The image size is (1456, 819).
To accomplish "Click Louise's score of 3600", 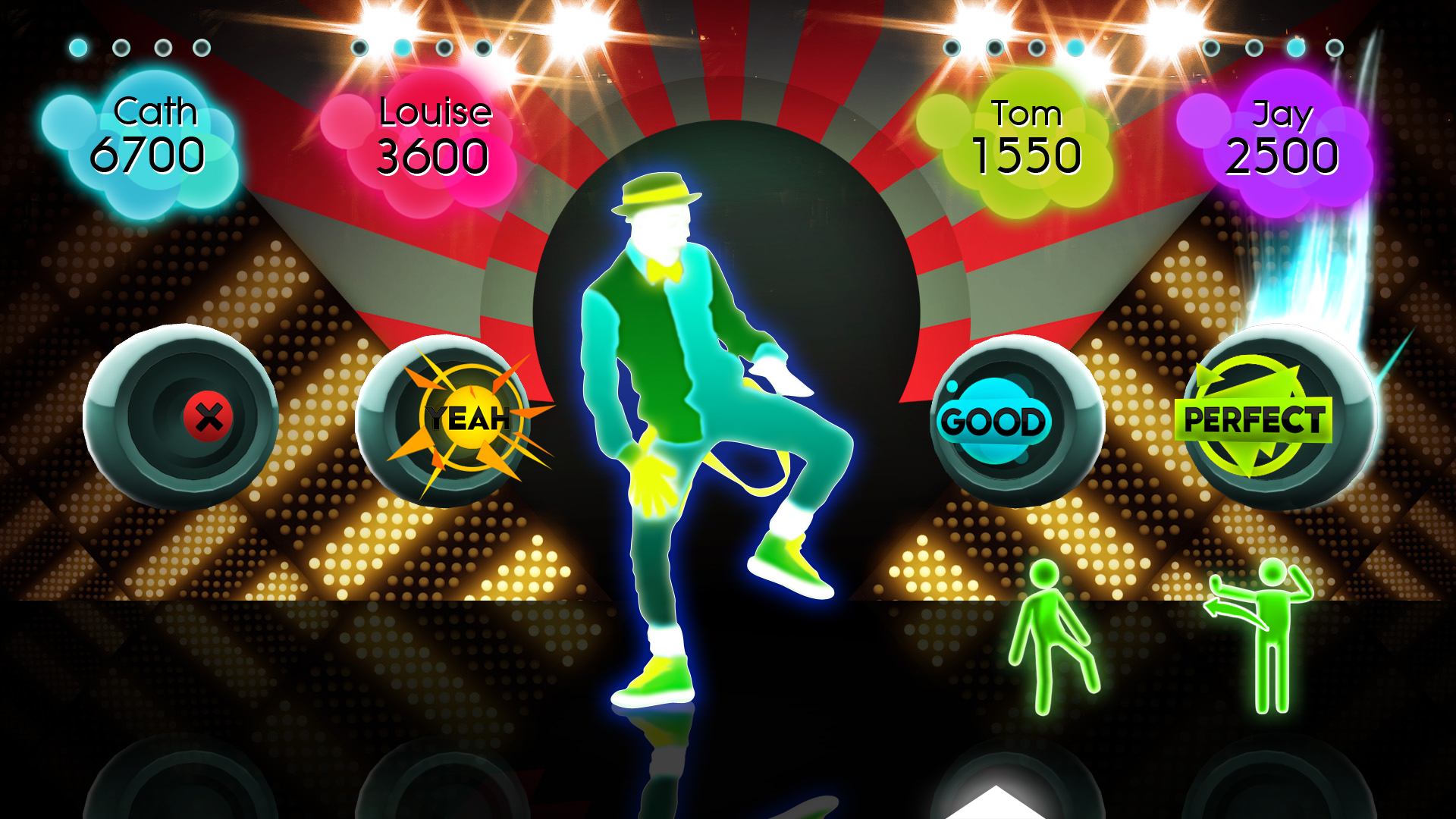I will (432, 155).
